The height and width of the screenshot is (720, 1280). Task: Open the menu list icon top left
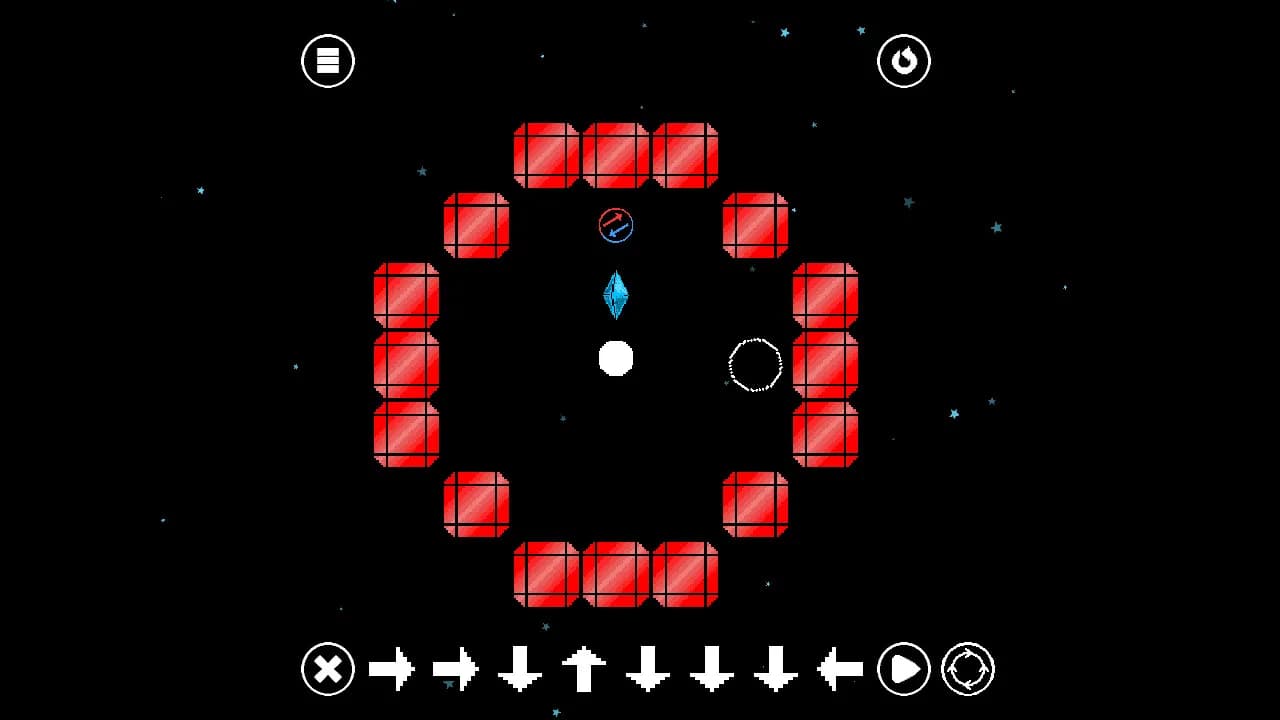[x=327, y=60]
